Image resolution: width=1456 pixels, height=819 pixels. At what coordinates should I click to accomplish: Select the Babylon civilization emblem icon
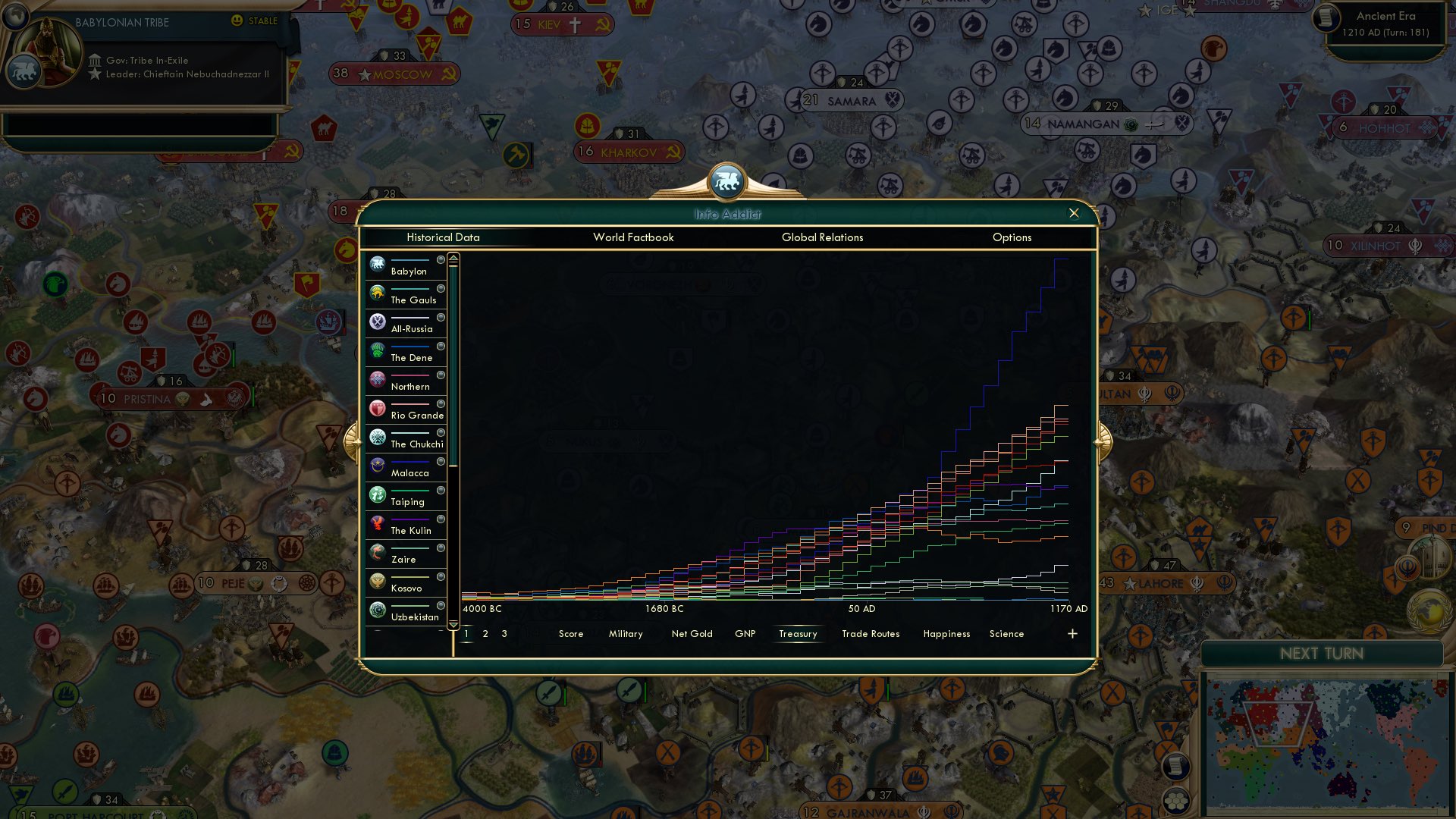tap(377, 263)
